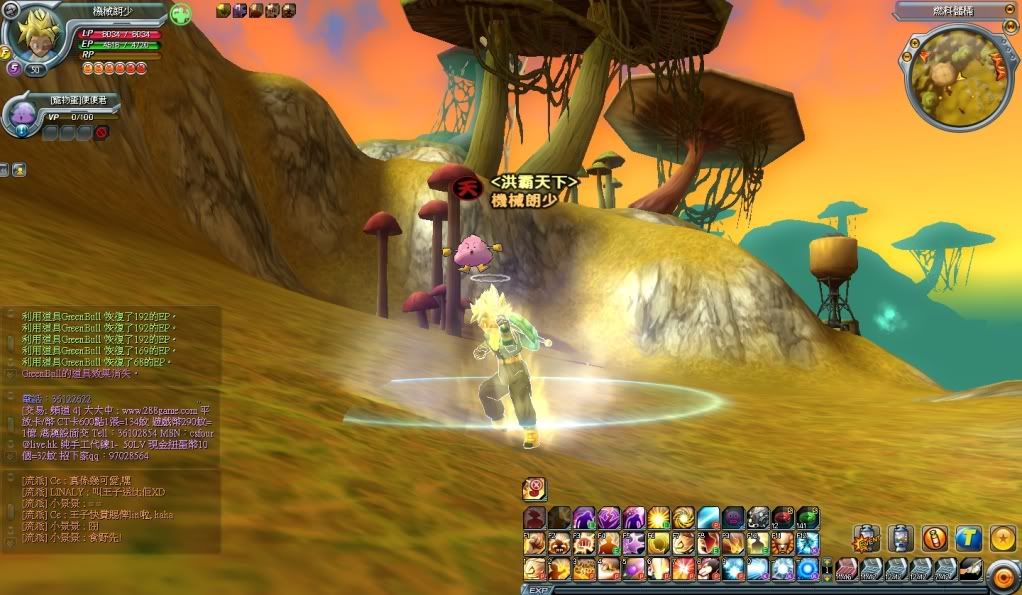Screen dimensions: 1022x595
Task: Open the blue T menu button
Action: pos(968,539)
